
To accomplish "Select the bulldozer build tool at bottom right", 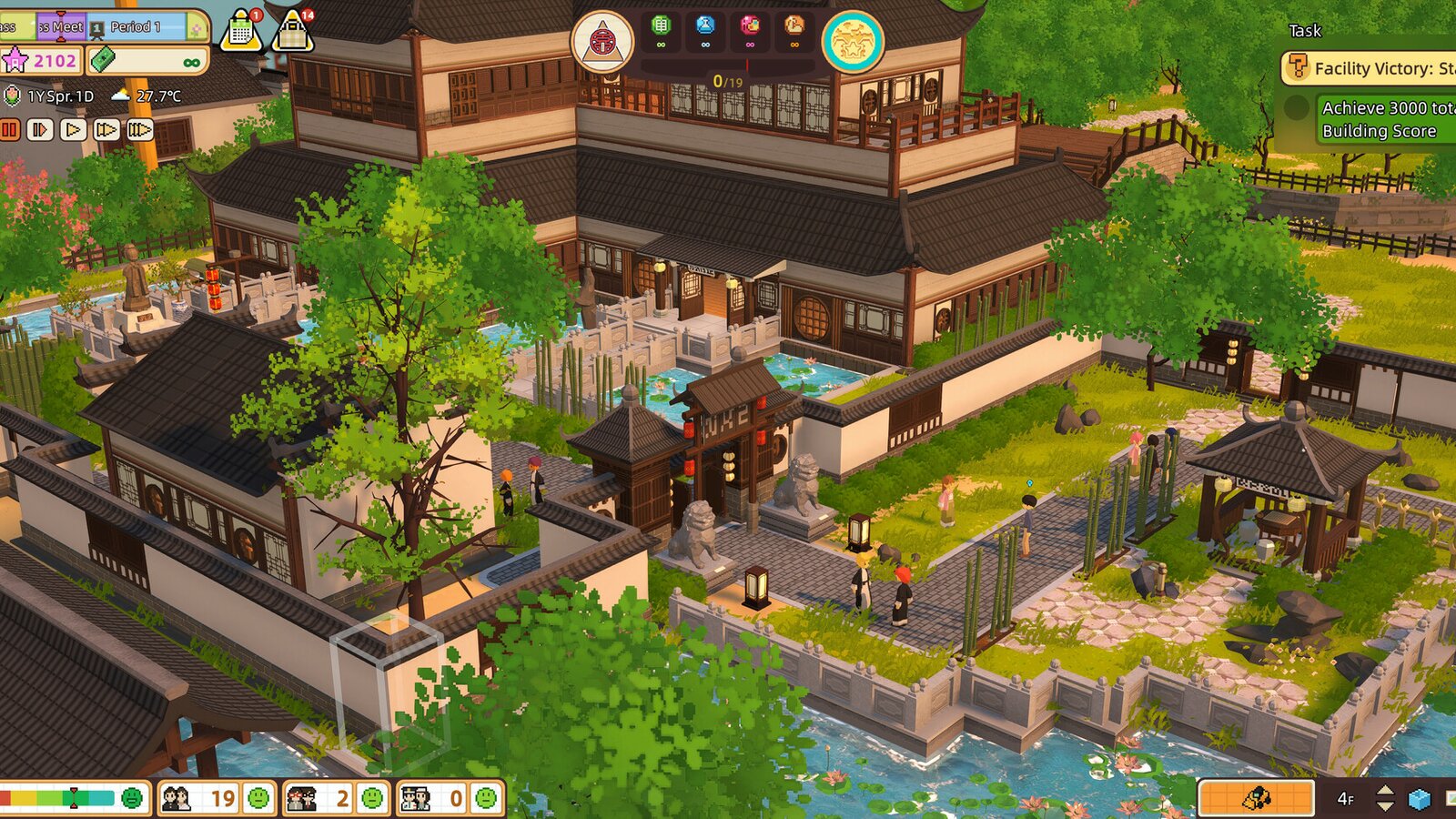I will pos(1257,797).
